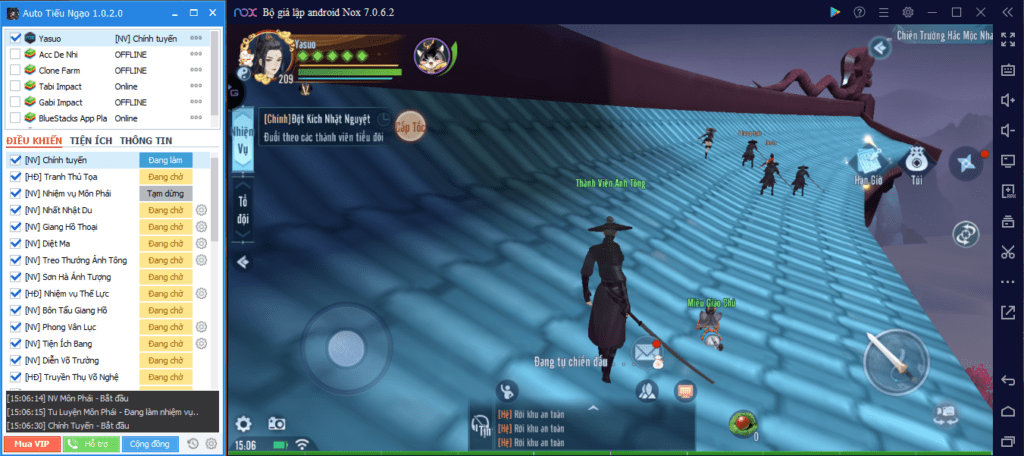Click the Cấp Tốc quest button

(410, 127)
